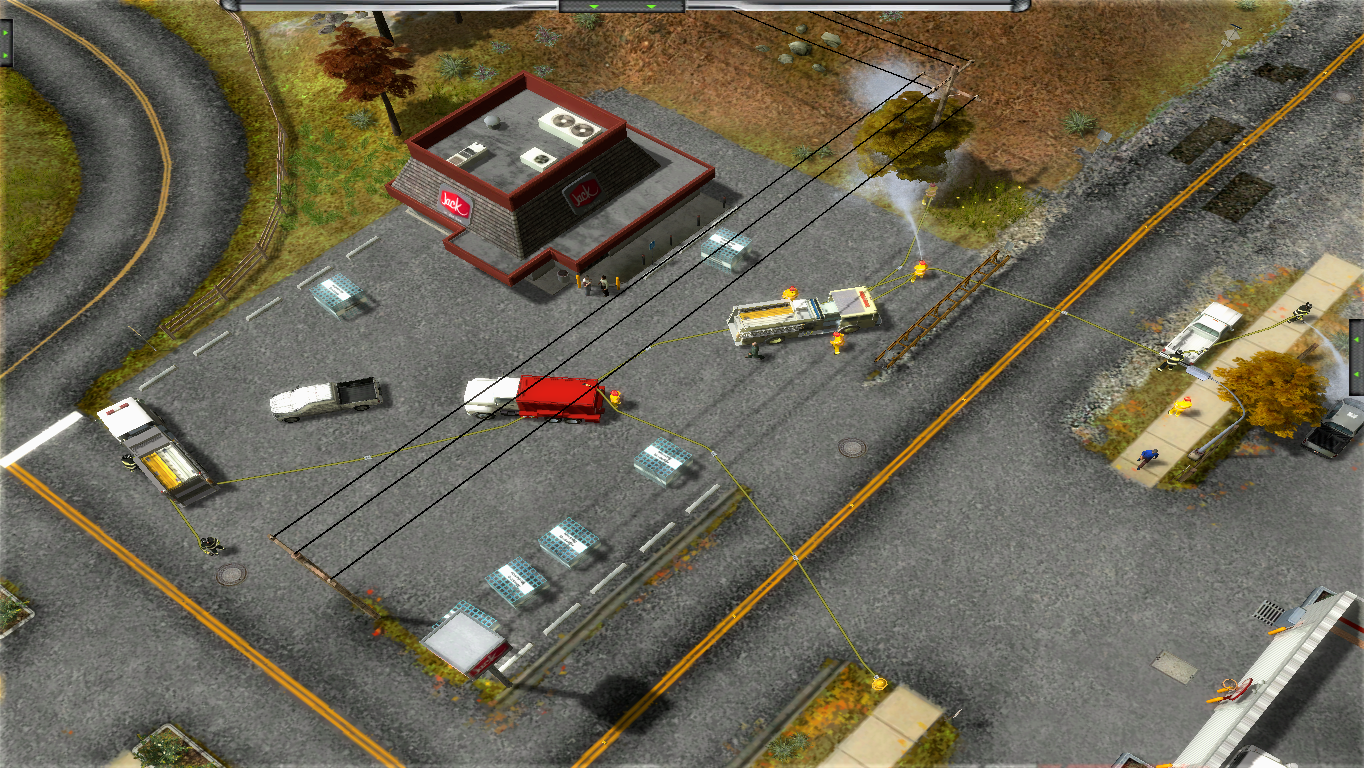Viewport: 1364px width, 768px height.
Task: Open the right edge slide-out panel
Action: tap(1356, 356)
